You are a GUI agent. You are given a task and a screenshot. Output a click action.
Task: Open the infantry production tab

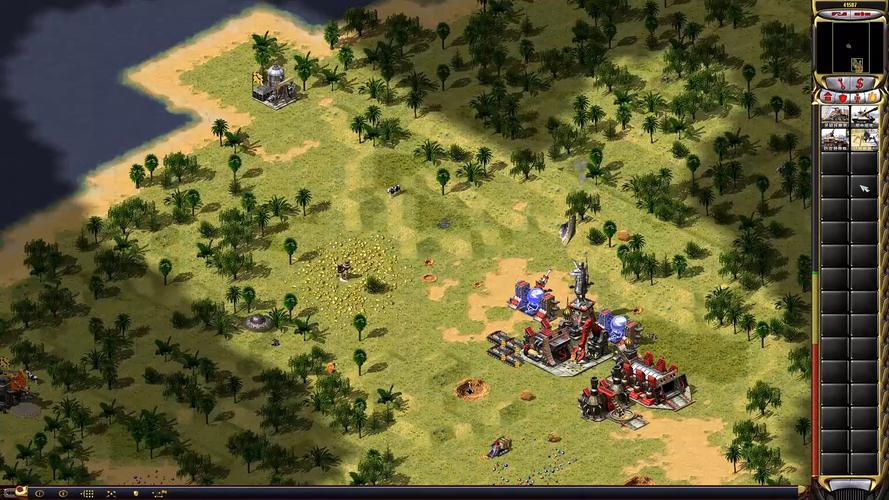tap(856, 96)
